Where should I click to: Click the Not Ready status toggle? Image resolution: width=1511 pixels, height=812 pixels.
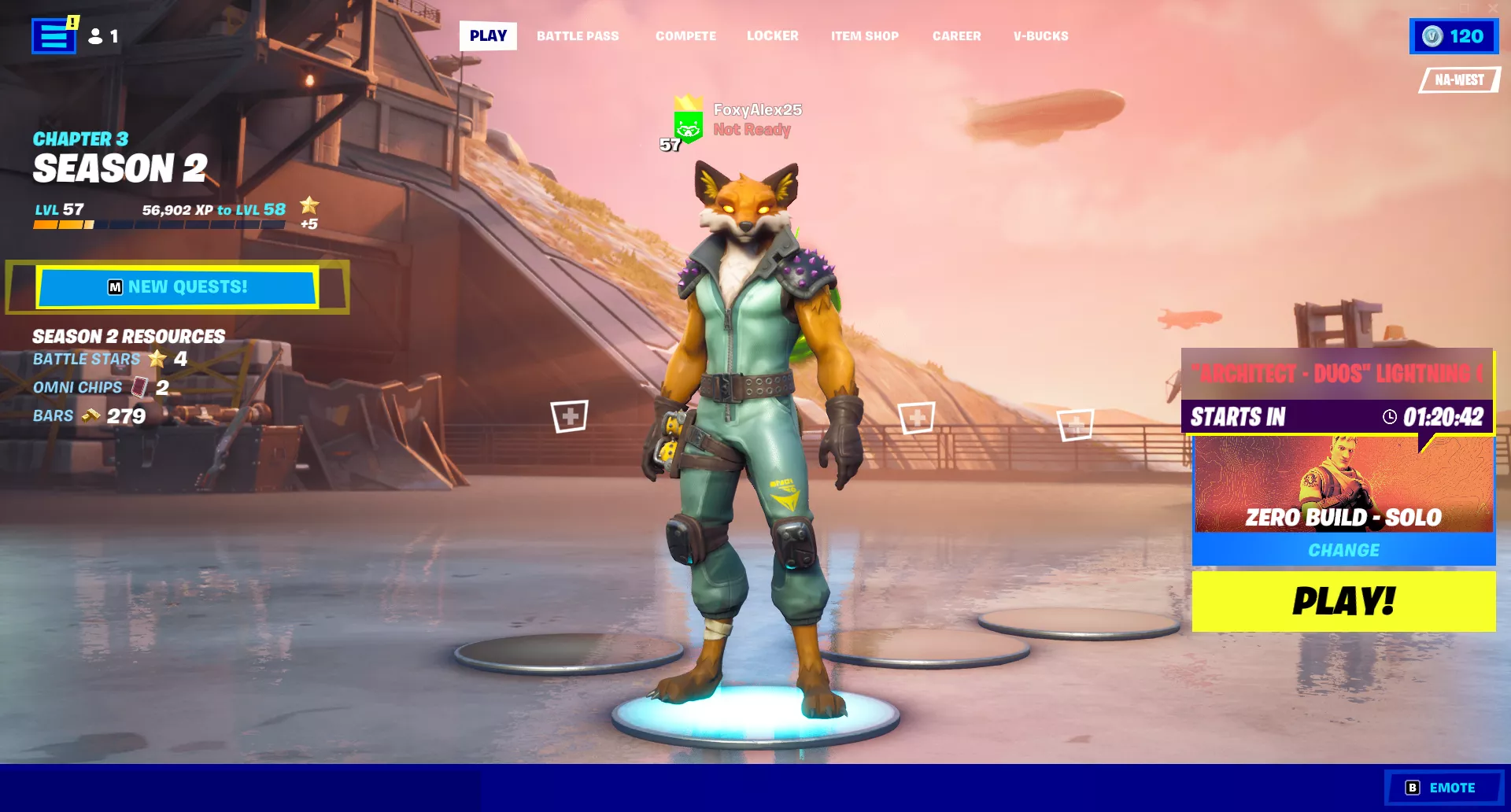750,129
